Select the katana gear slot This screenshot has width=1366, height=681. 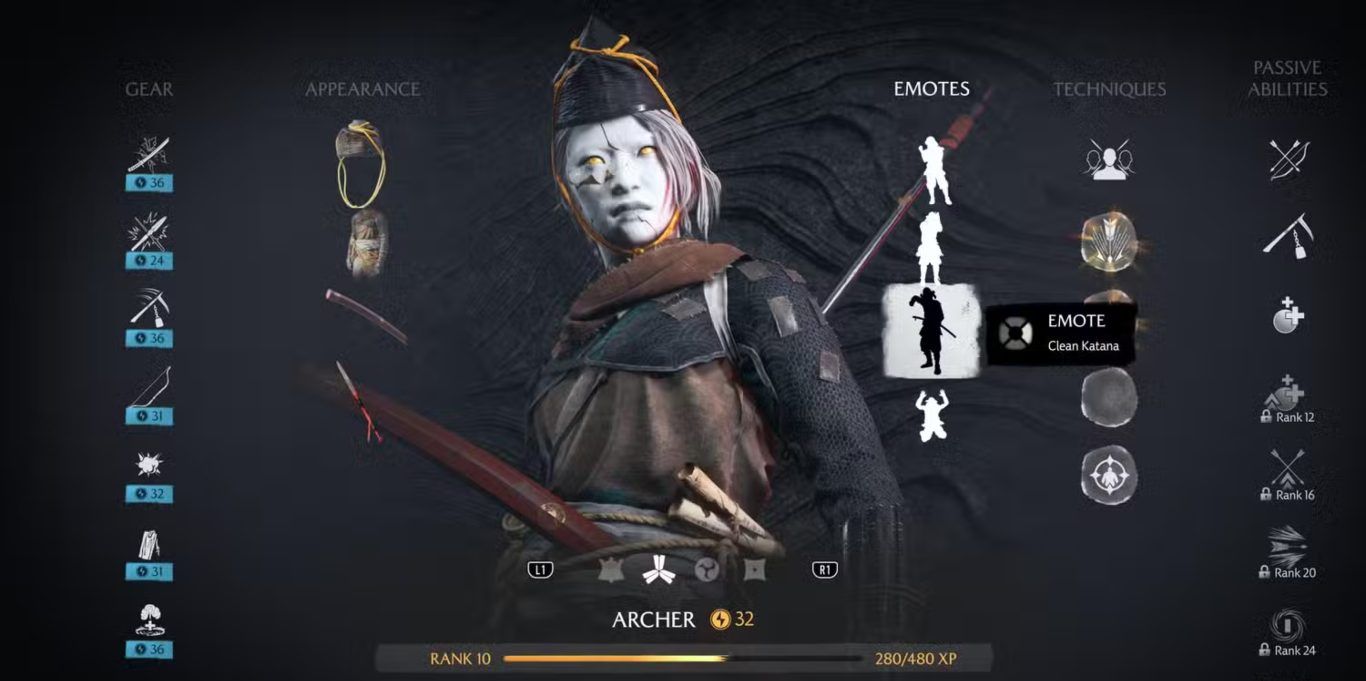149,156
